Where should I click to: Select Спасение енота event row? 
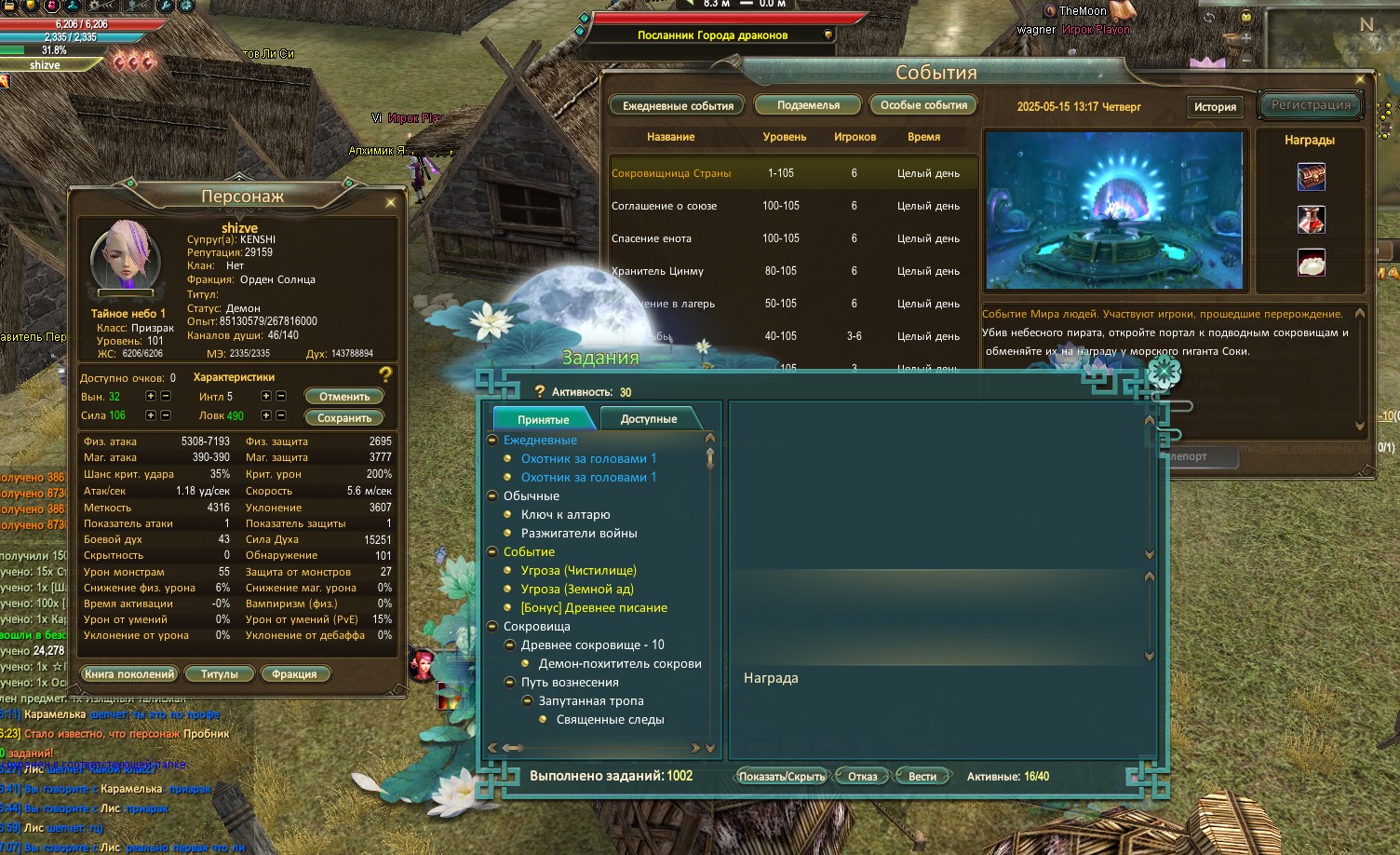coord(652,238)
